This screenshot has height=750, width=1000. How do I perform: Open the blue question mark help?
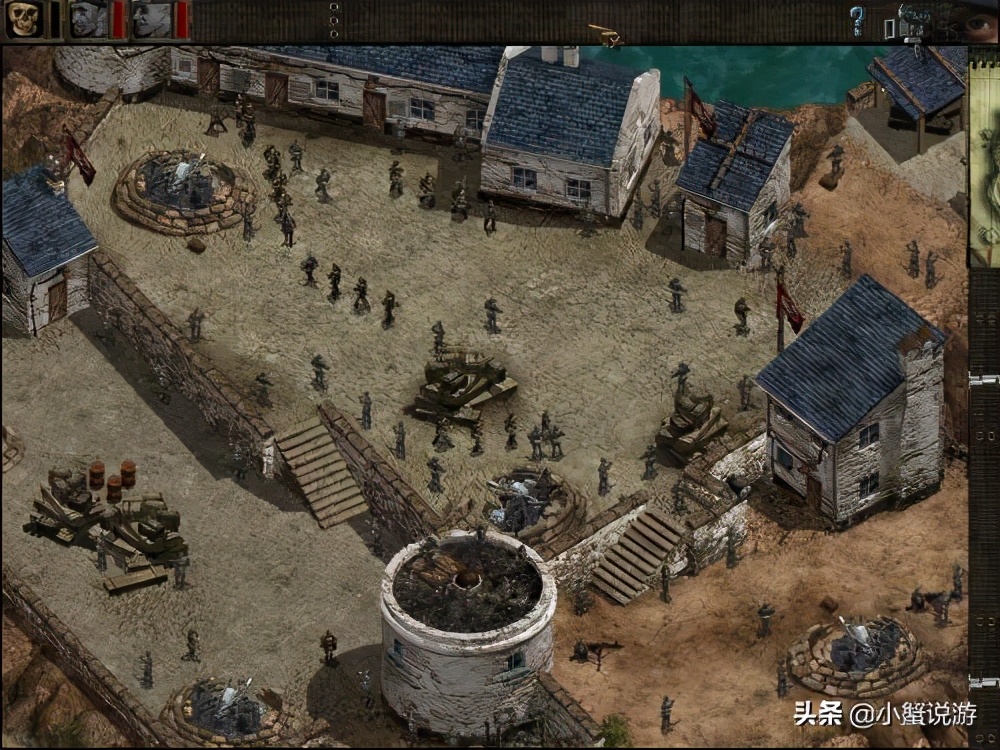click(x=856, y=19)
